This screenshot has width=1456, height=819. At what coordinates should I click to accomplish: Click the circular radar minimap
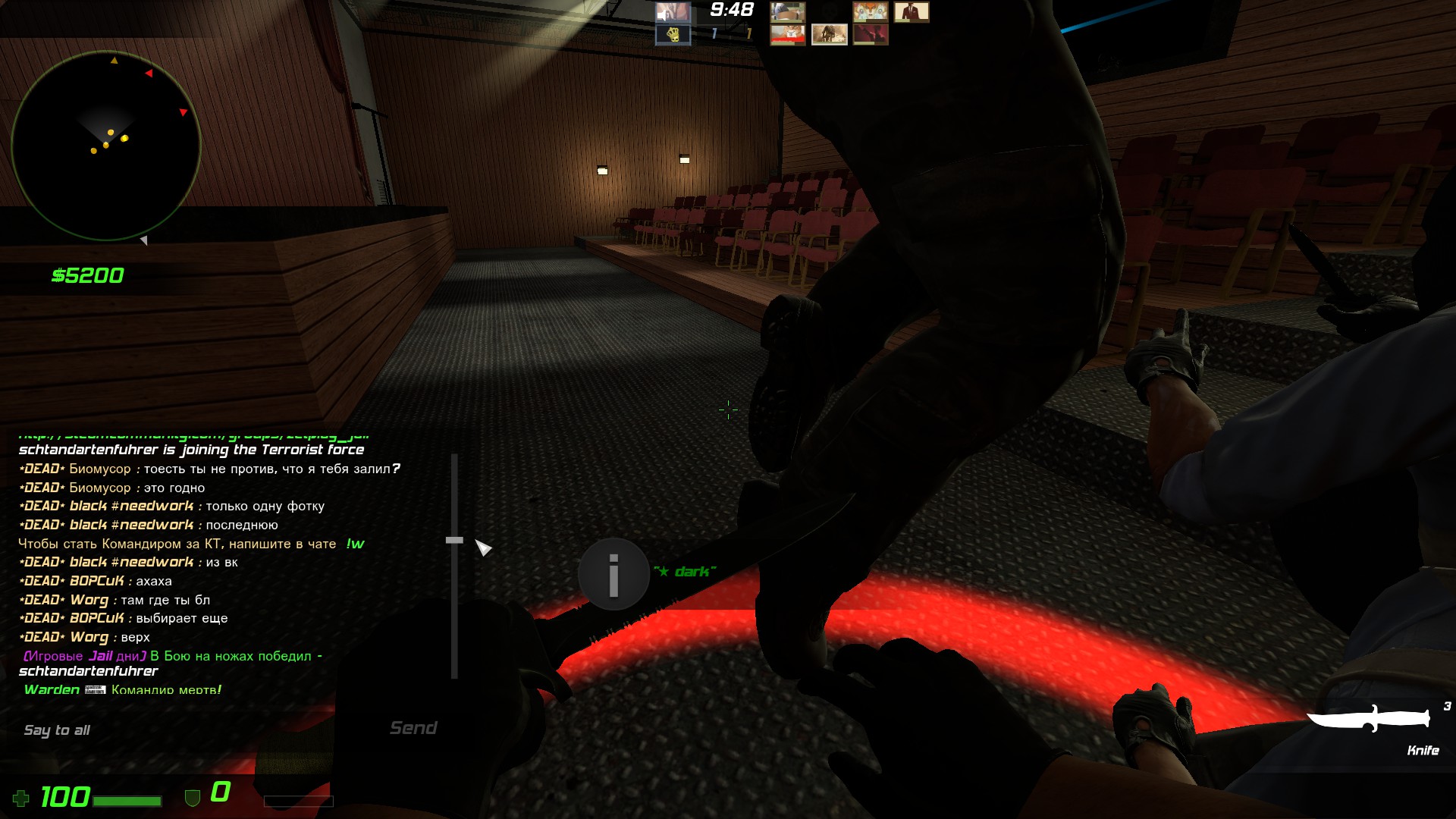[106, 146]
